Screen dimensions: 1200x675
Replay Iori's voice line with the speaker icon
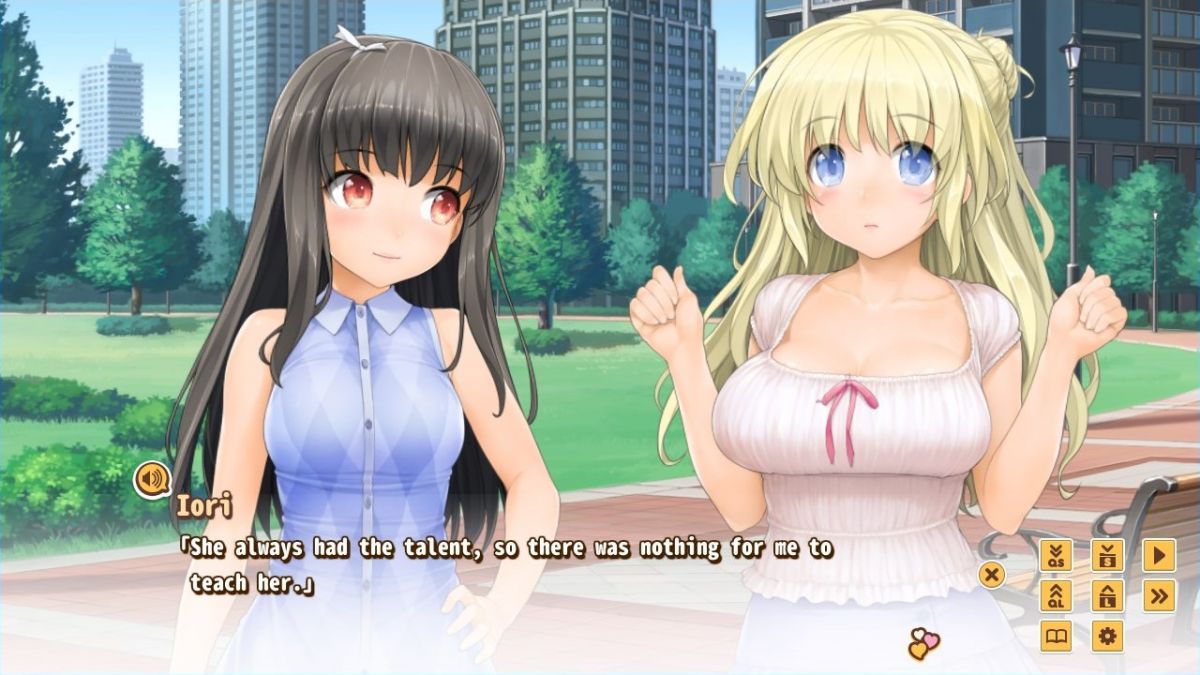[152, 480]
